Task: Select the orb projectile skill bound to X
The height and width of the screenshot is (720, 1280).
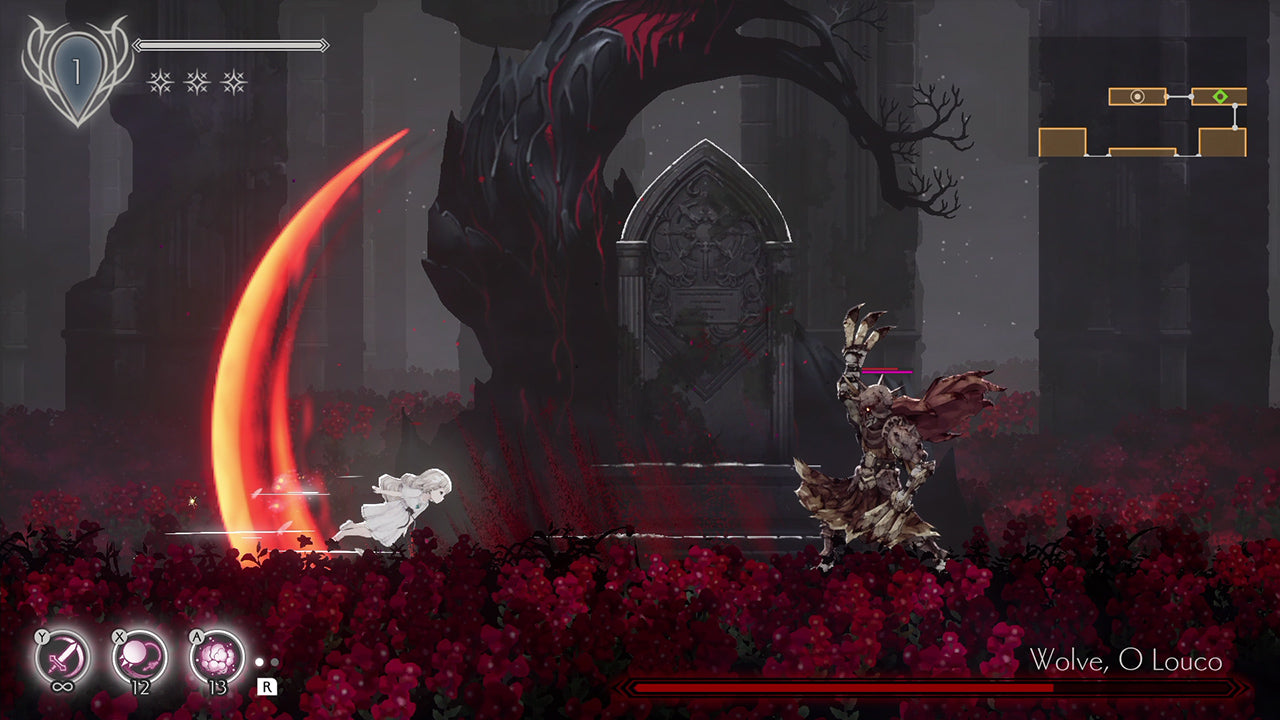Action: click(138, 655)
